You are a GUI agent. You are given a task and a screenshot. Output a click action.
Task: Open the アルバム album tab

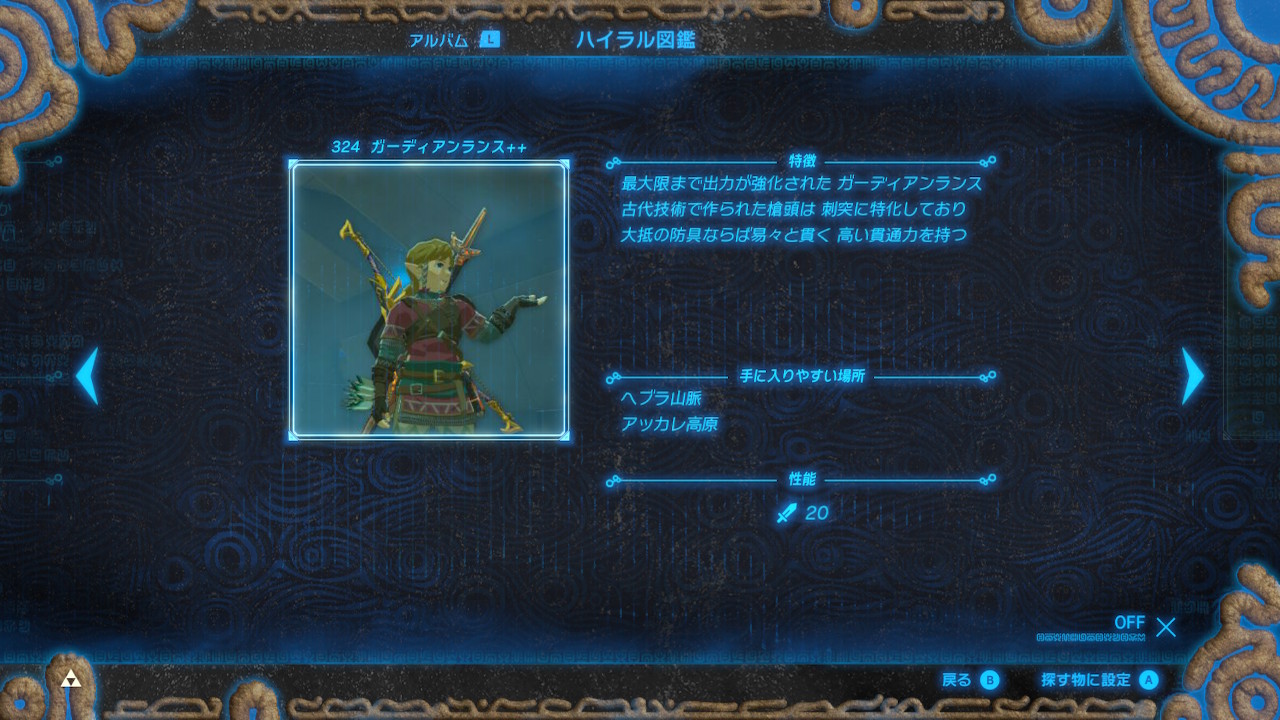click(453, 40)
